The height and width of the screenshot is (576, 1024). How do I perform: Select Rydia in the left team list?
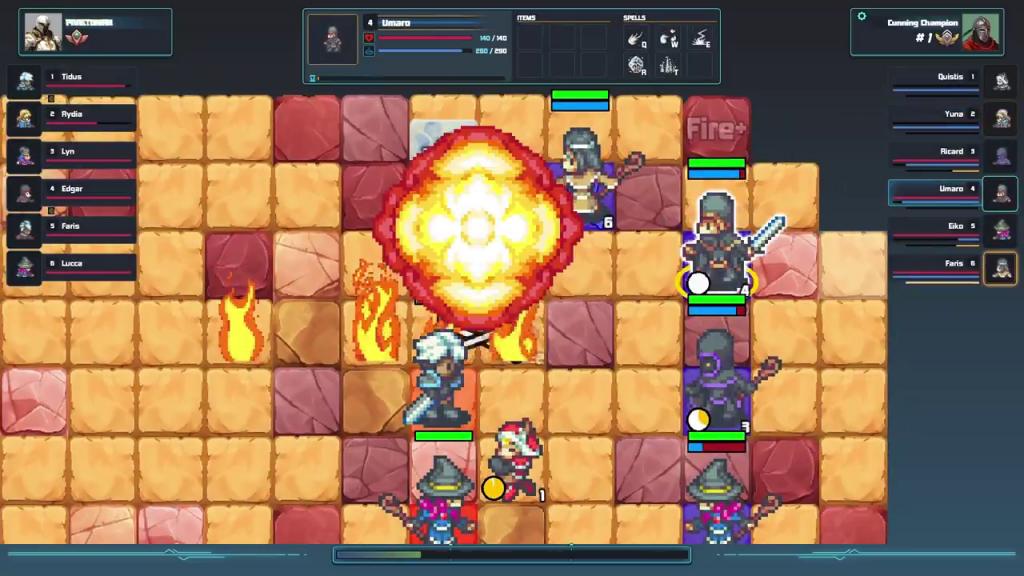70,117
